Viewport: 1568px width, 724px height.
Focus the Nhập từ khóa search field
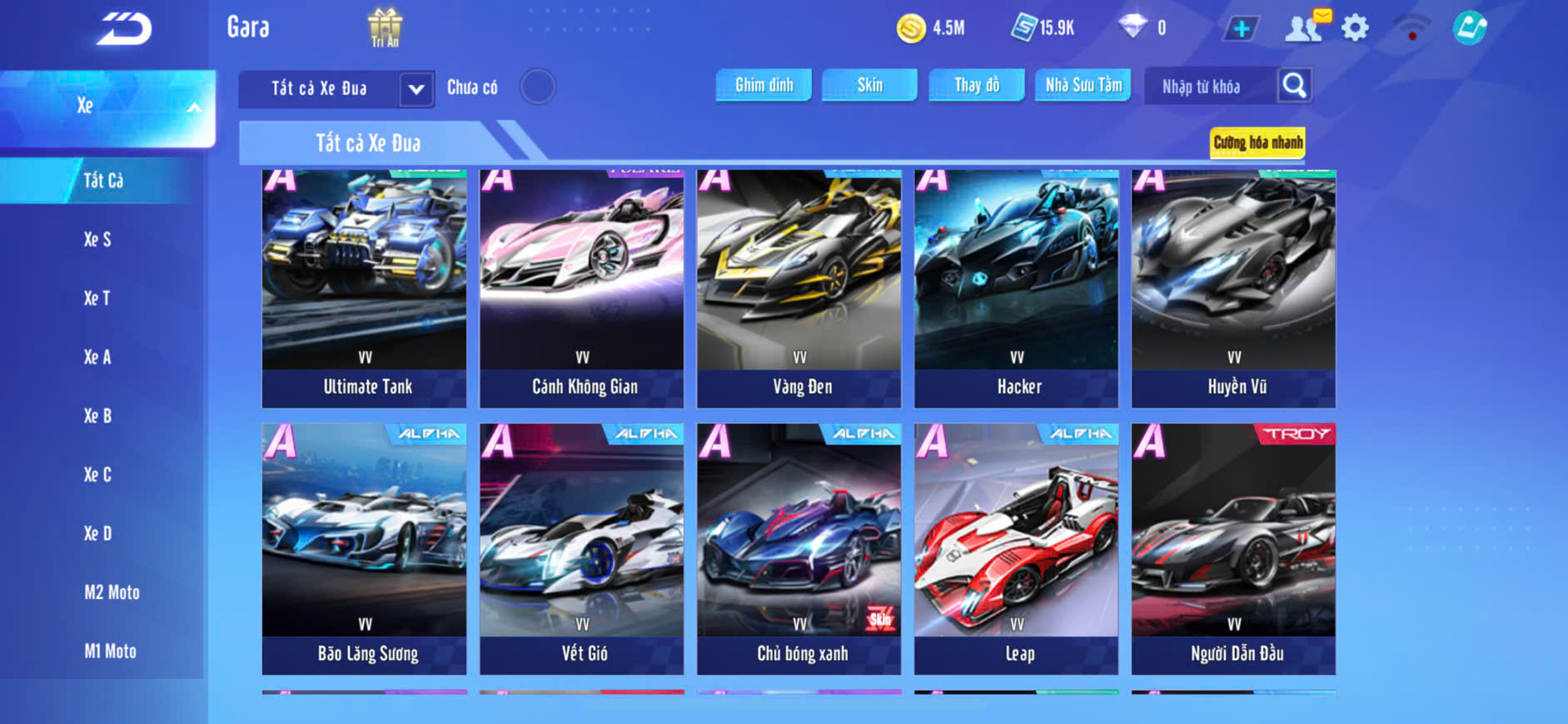[1208, 87]
